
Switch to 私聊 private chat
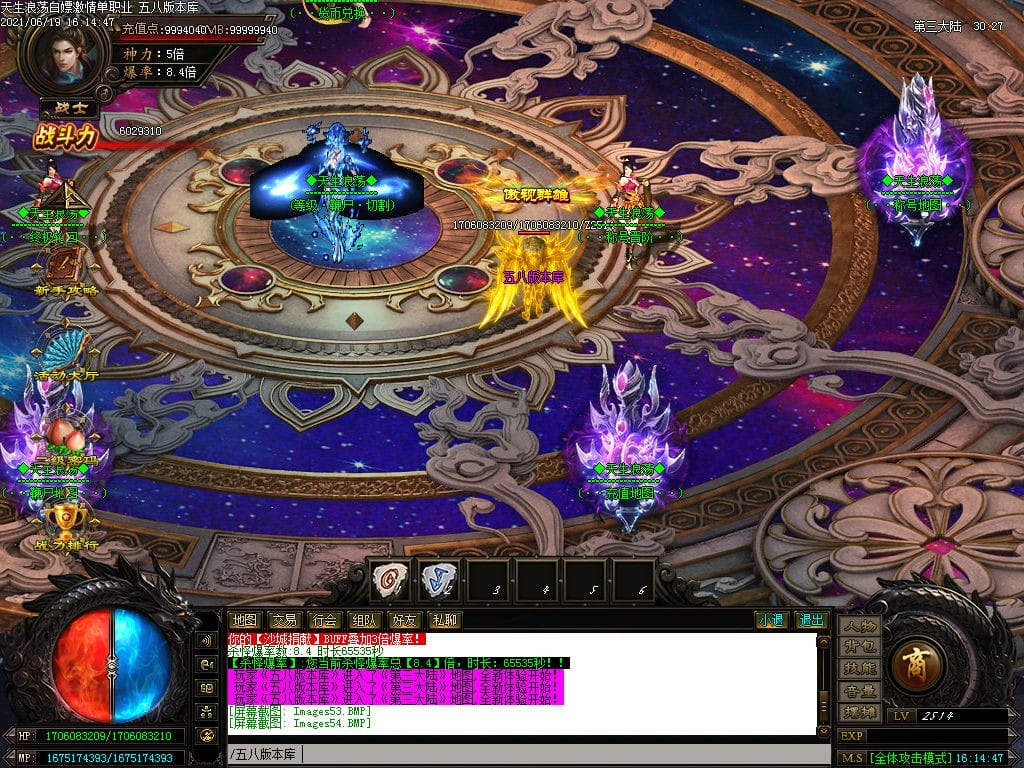443,620
